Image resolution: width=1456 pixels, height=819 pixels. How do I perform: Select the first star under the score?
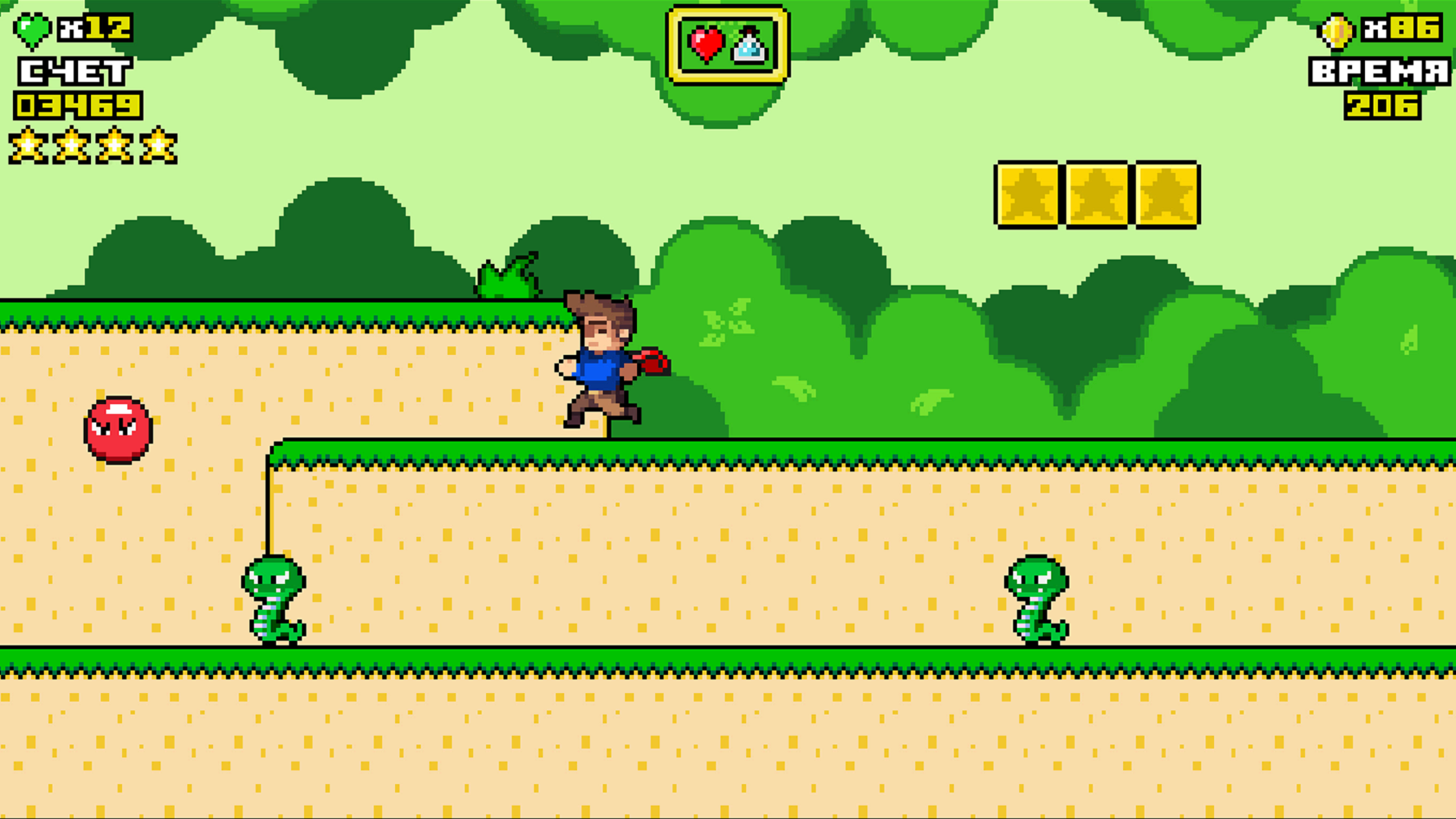click(x=28, y=146)
